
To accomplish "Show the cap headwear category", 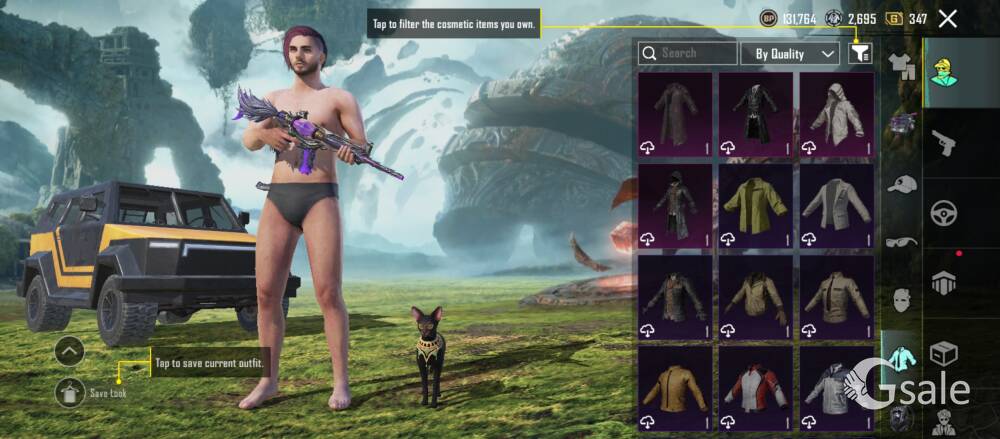I will [902, 184].
